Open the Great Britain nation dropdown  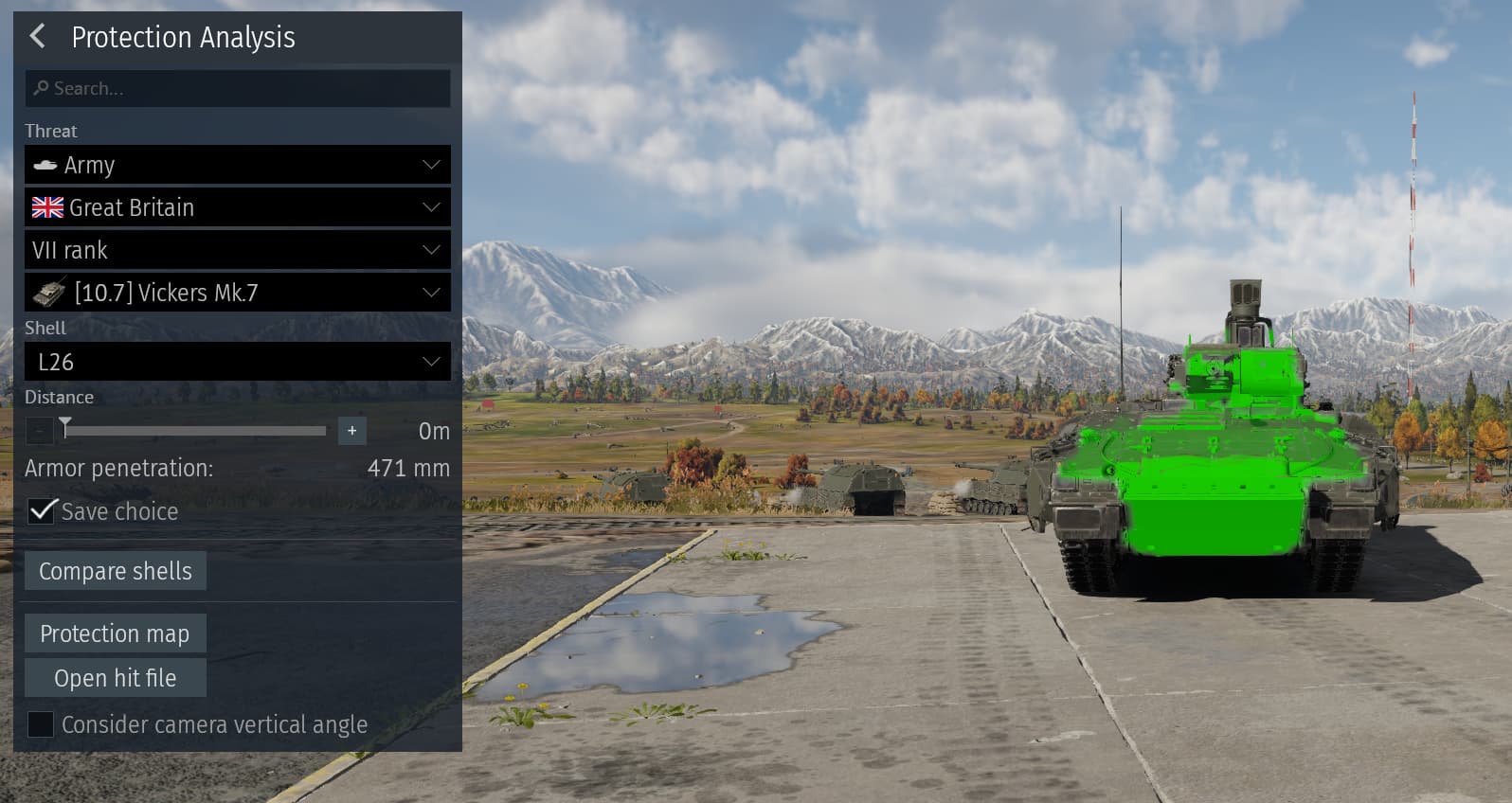(237, 207)
